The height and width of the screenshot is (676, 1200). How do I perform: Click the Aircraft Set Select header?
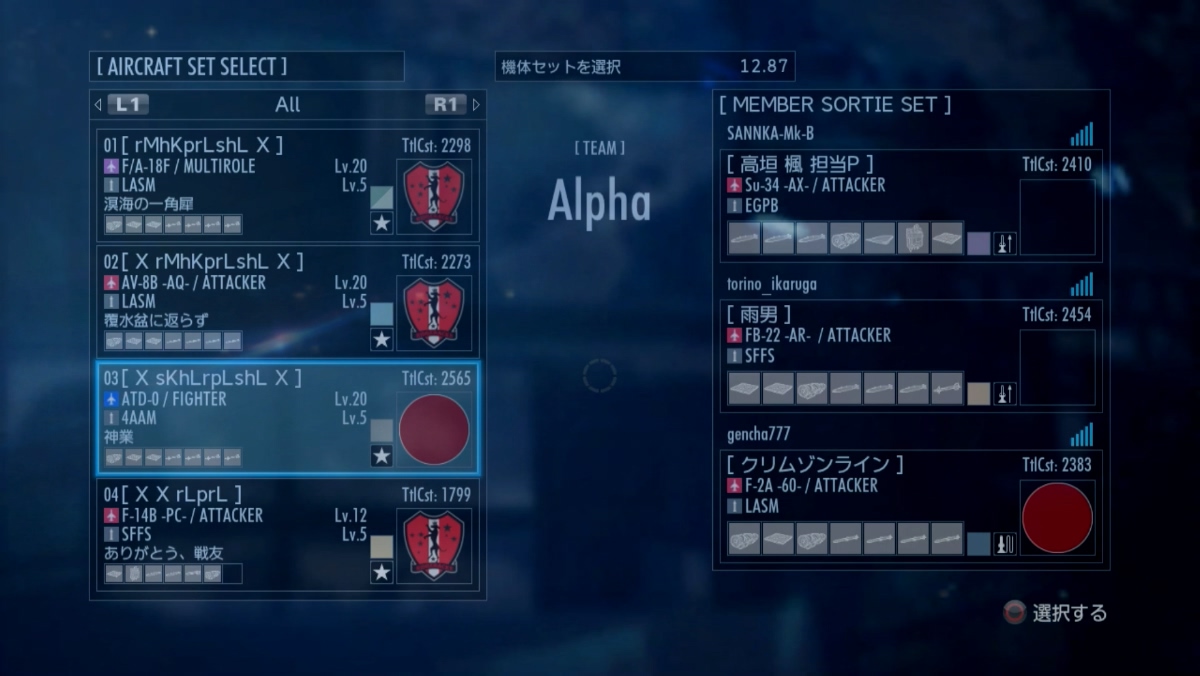[191, 67]
